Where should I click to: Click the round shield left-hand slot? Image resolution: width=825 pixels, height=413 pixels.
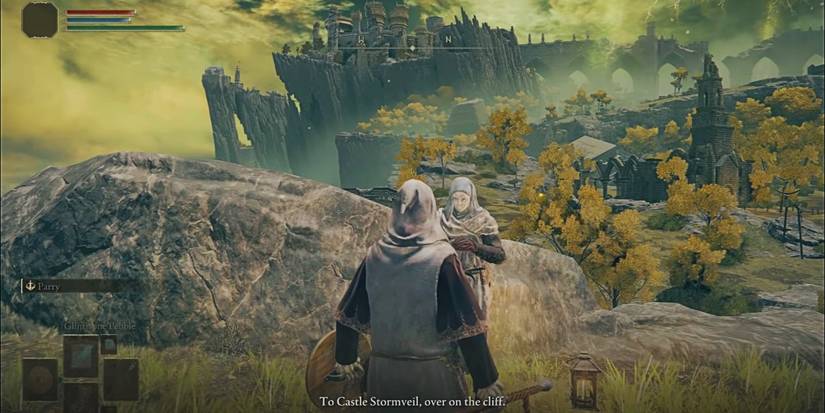pyautogui.click(x=41, y=380)
